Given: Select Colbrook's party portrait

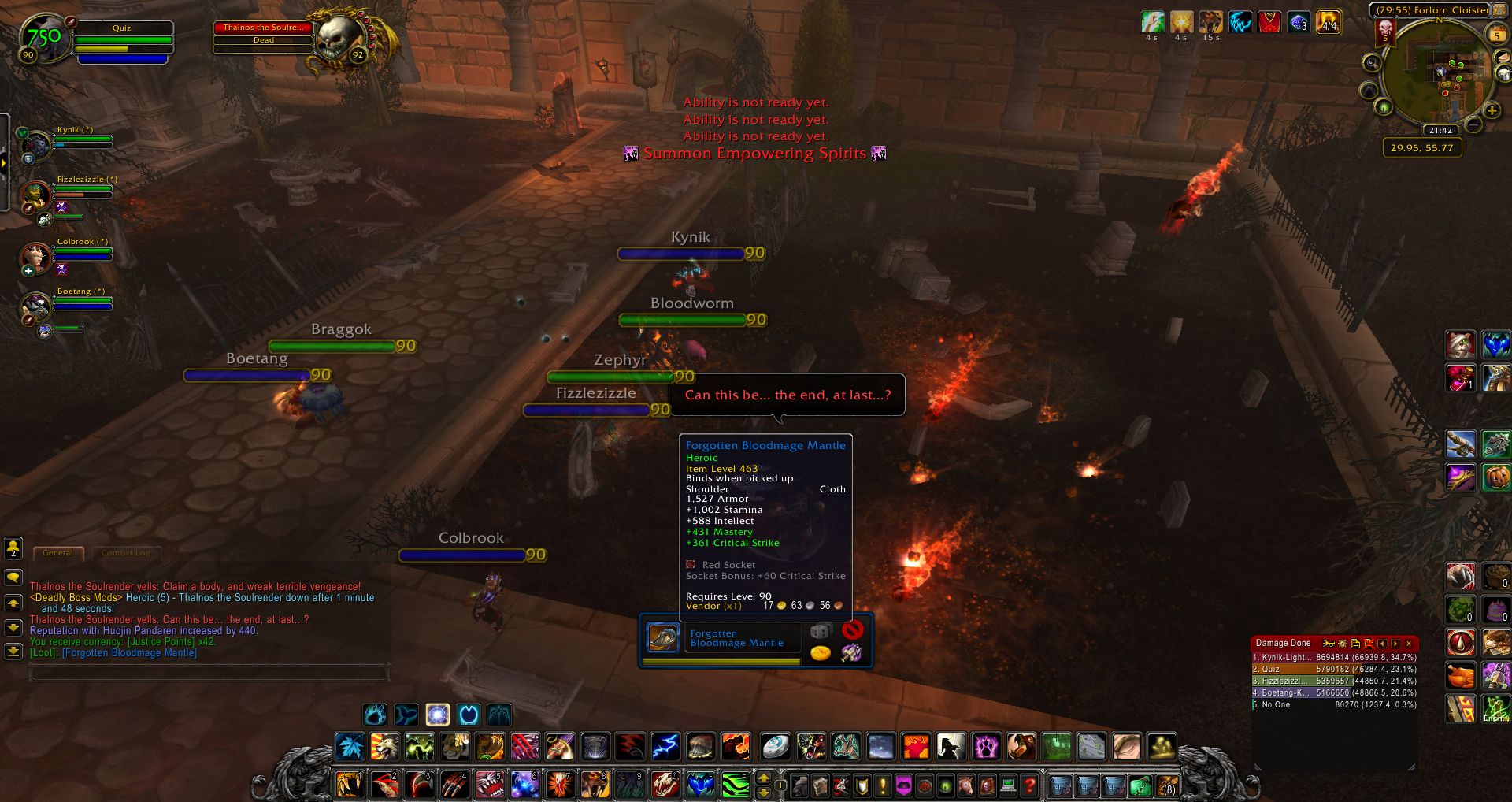Looking at the screenshot, I should click(x=36, y=256).
